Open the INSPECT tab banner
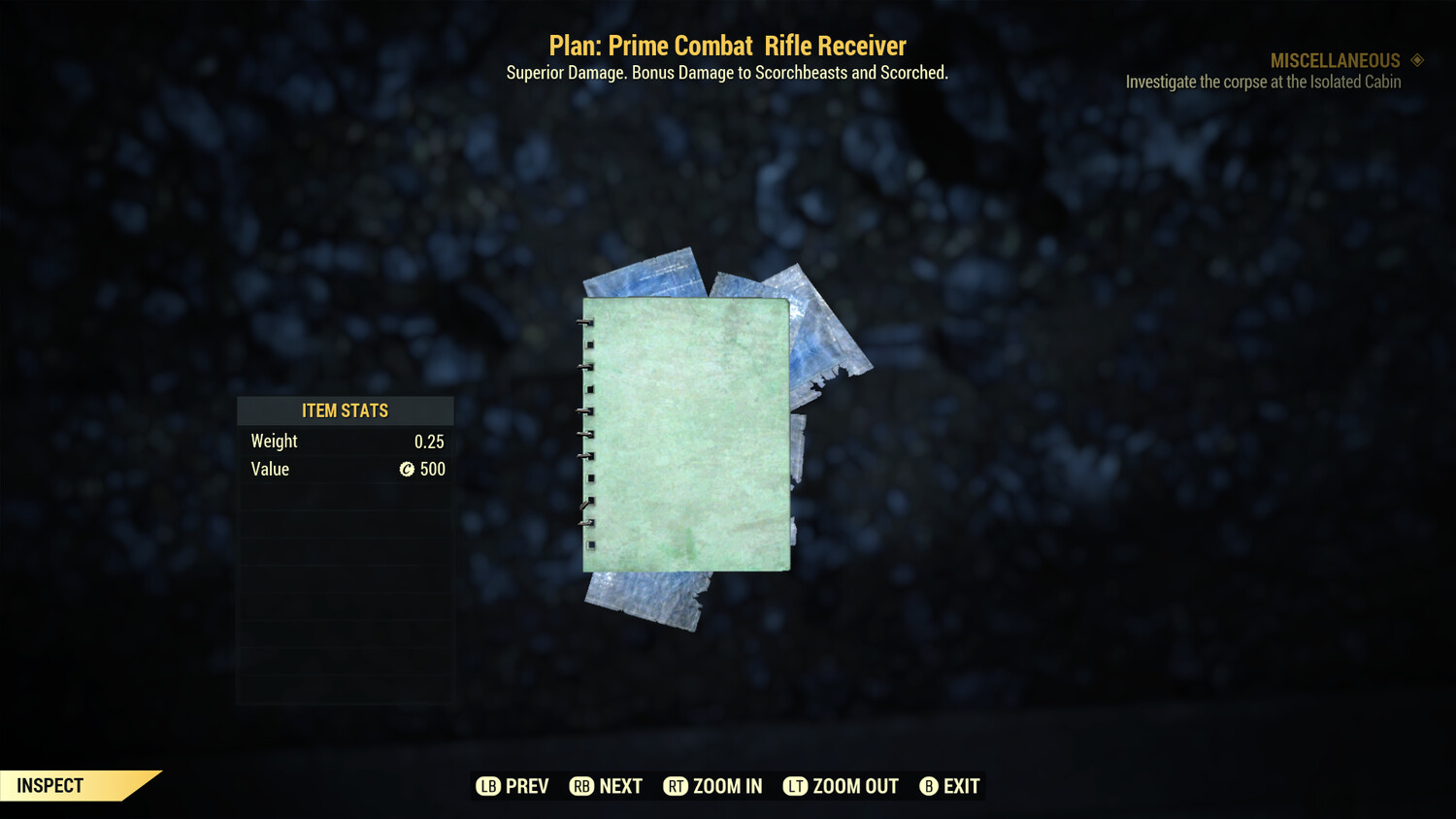The width and height of the screenshot is (1456, 819). pyautogui.click(x=50, y=786)
